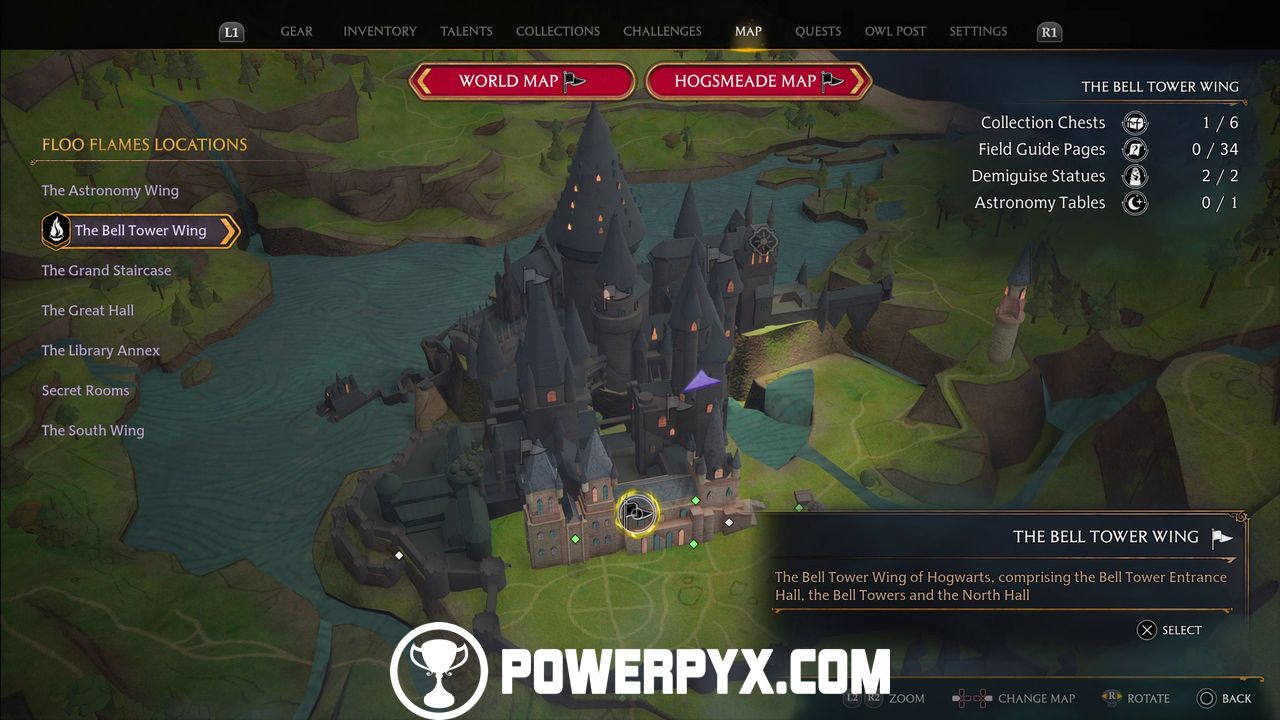This screenshot has width=1280, height=720.
Task: Click the Collection Chests chest icon
Action: [x=1134, y=122]
